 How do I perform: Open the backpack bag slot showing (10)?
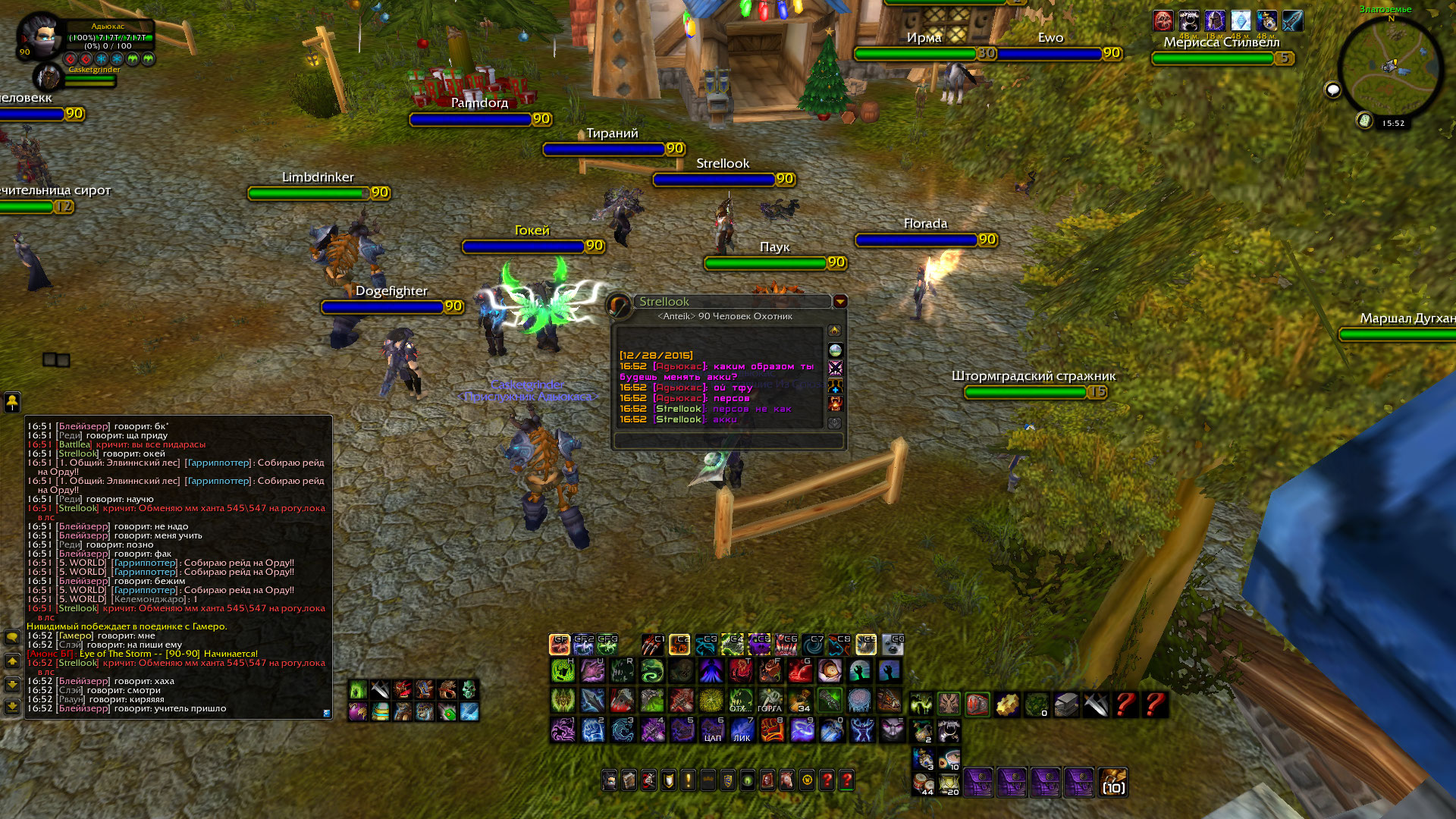pyautogui.click(x=1112, y=783)
